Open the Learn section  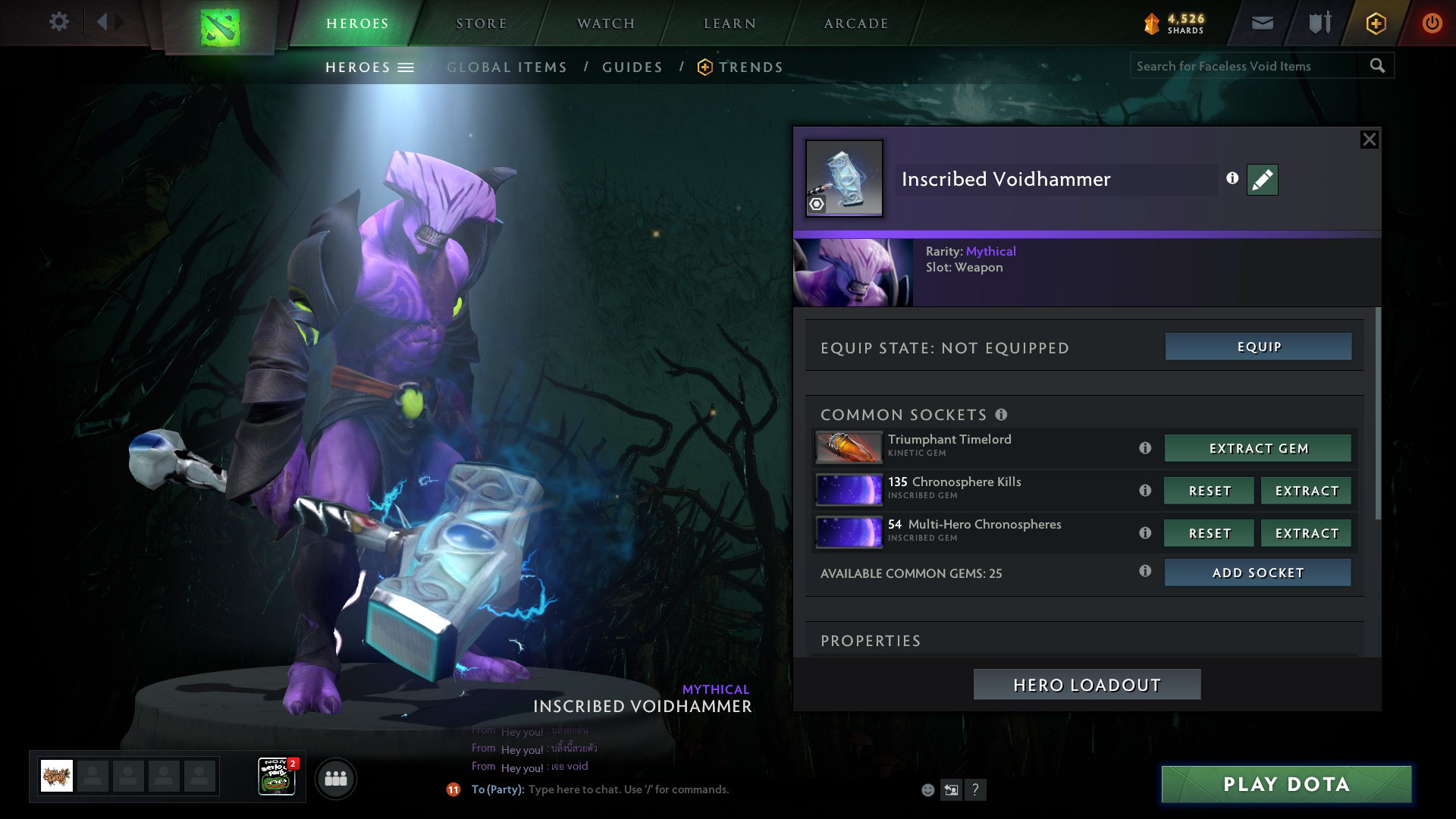click(x=730, y=24)
